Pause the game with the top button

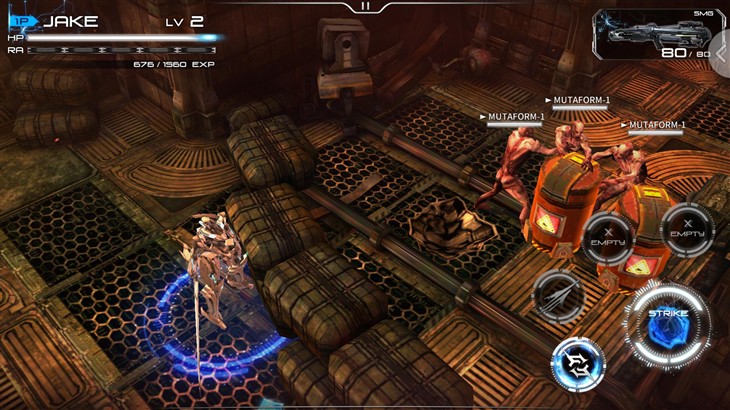[365, 6]
